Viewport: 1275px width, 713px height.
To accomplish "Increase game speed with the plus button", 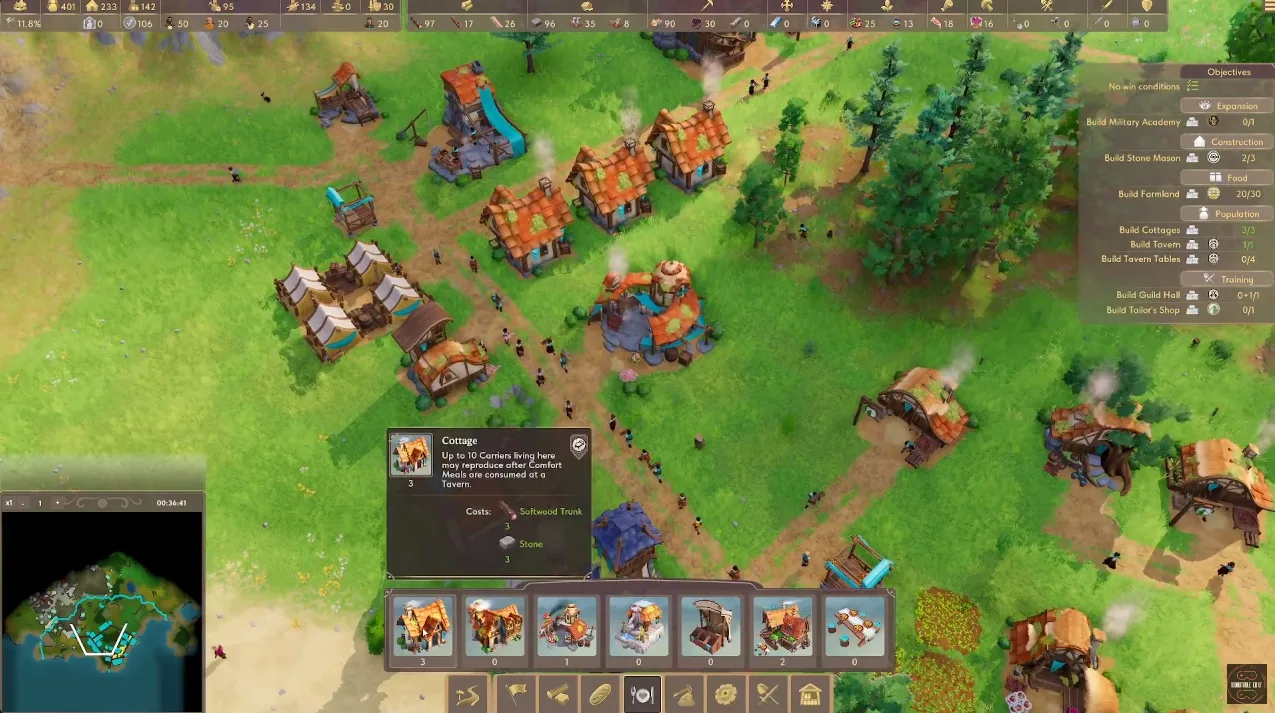I will click(57, 503).
